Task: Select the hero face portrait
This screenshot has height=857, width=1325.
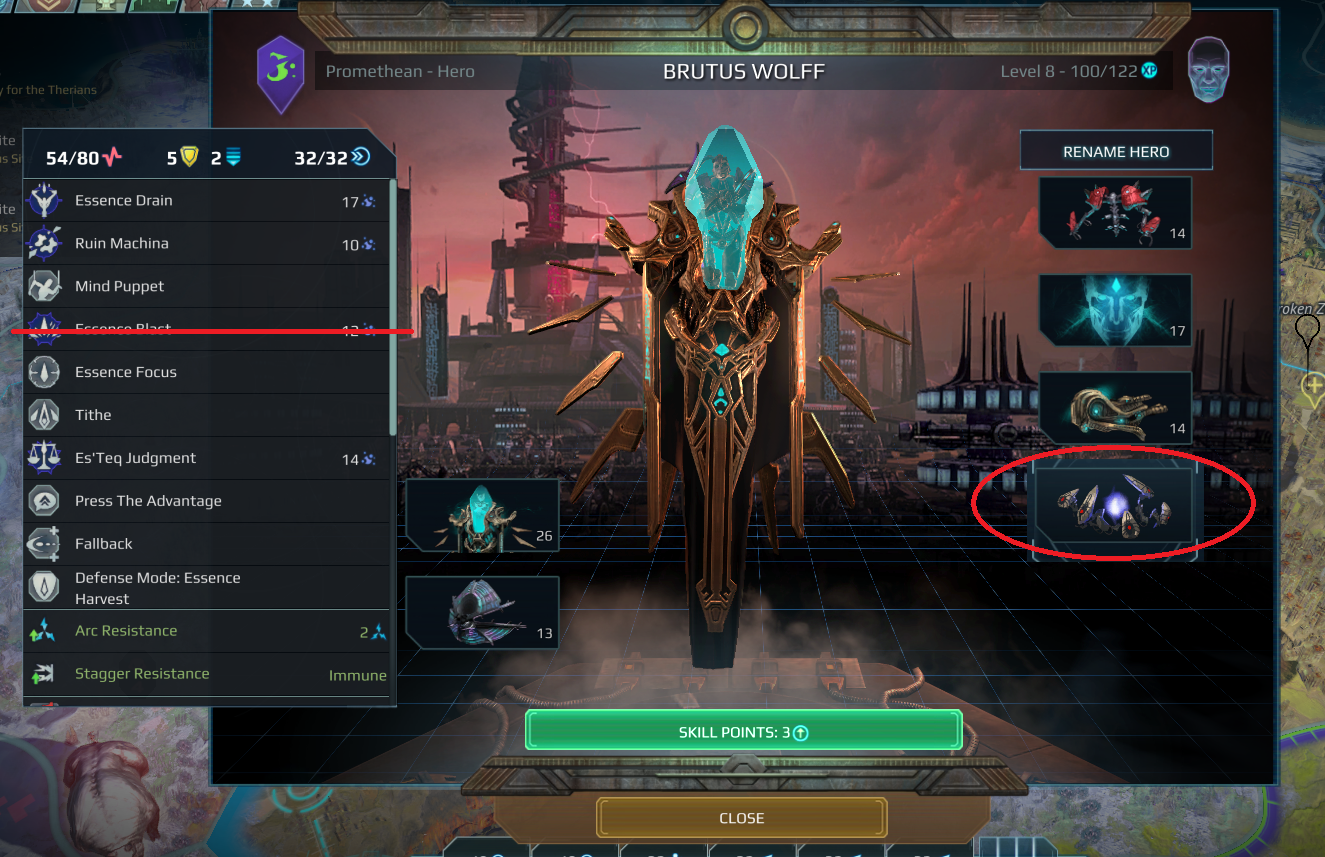Action: pyautogui.click(x=1209, y=70)
